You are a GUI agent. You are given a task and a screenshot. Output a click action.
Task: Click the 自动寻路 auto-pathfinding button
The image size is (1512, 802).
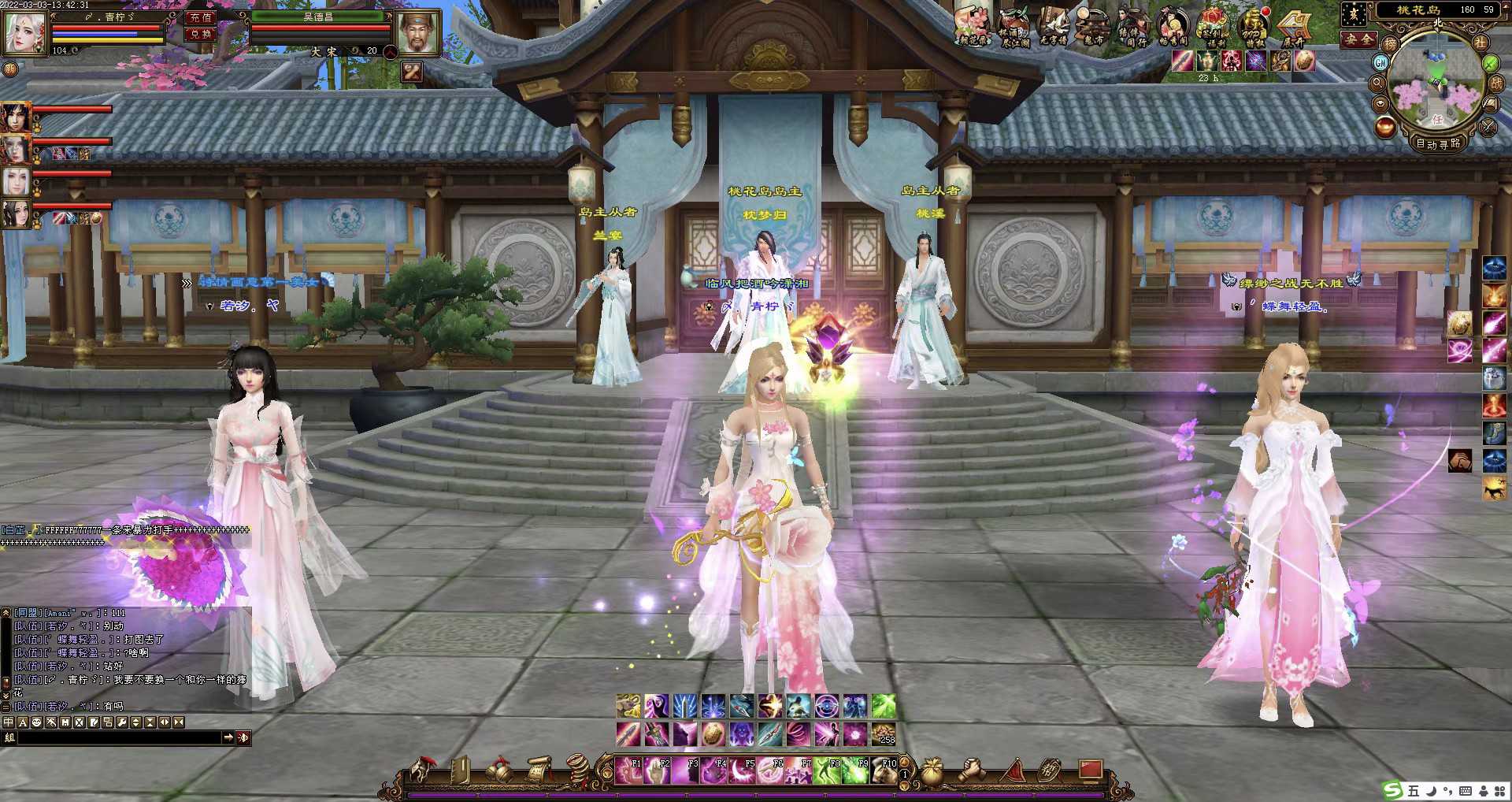(x=1438, y=143)
